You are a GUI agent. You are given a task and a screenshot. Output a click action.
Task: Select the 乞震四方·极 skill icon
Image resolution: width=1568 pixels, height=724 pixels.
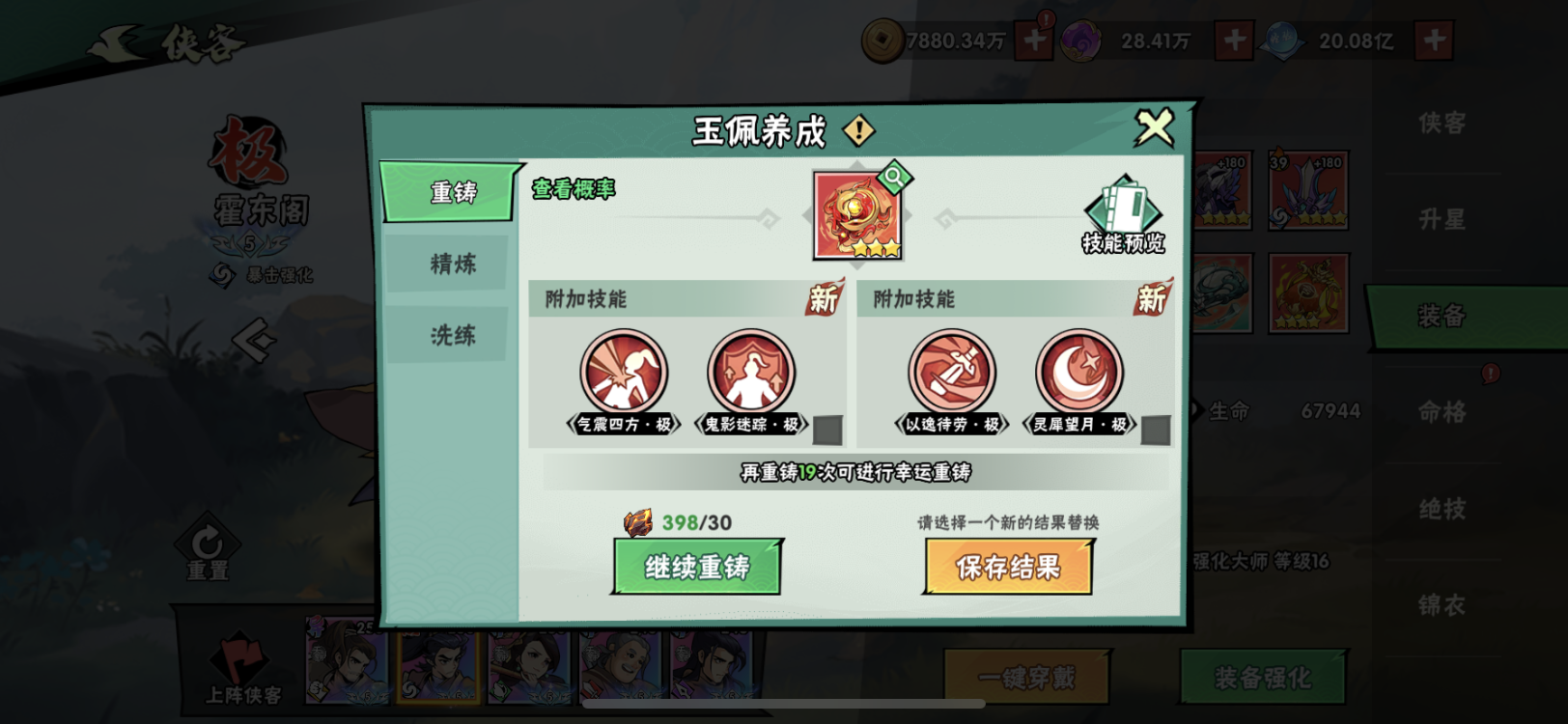click(x=625, y=372)
